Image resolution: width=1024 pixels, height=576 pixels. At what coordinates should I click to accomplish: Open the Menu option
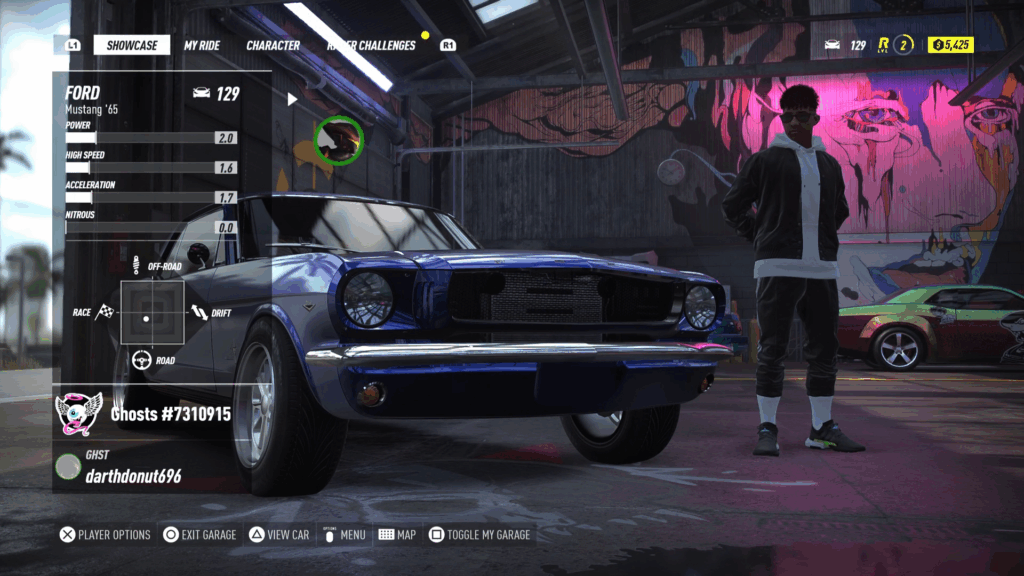343,535
